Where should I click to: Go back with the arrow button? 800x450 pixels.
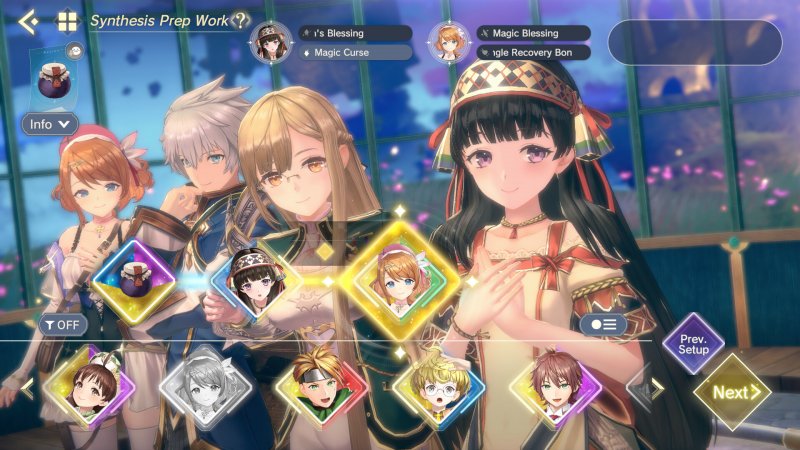28,21
